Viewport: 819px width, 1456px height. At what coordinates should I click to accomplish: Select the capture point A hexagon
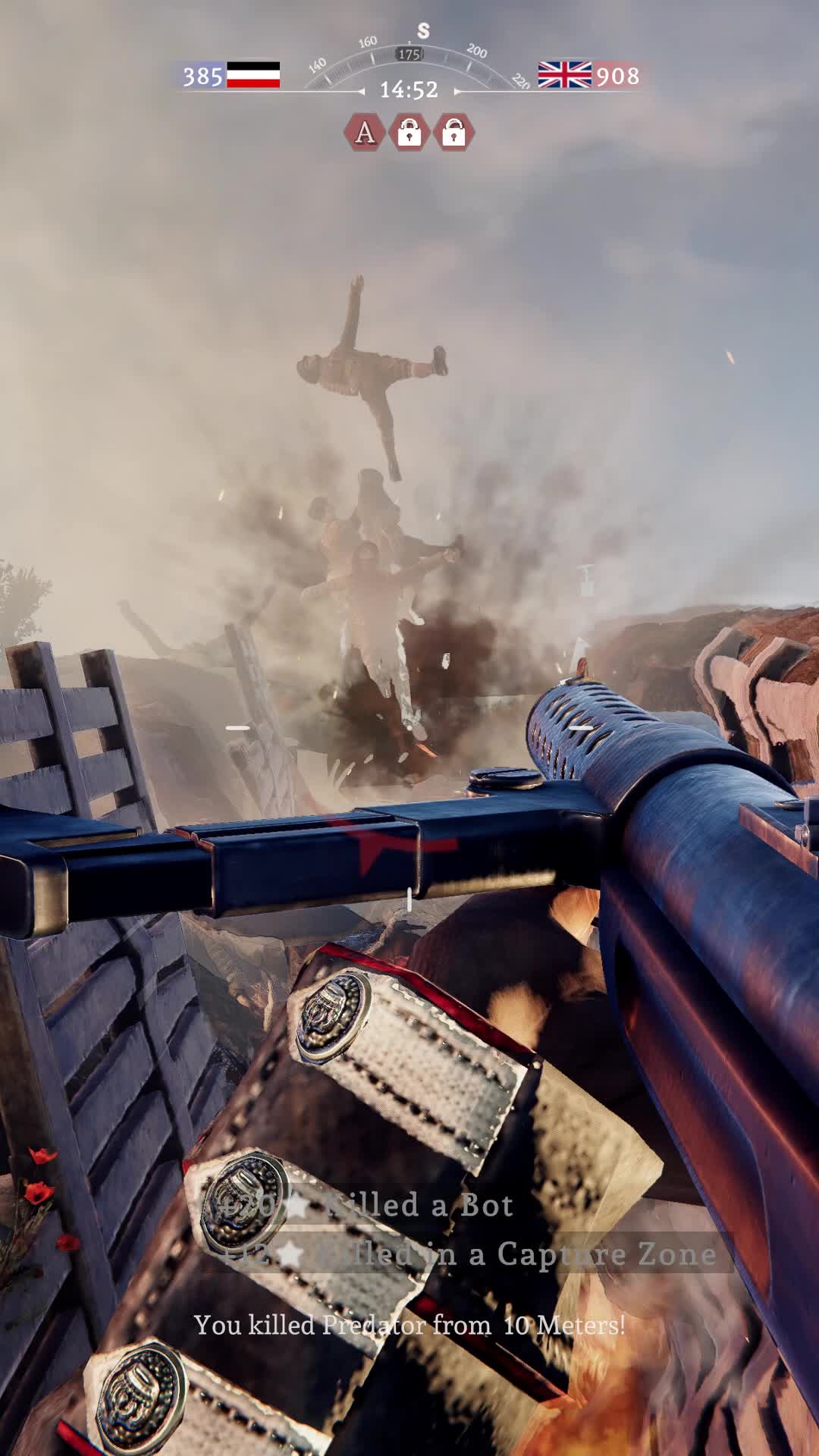point(365,132)
